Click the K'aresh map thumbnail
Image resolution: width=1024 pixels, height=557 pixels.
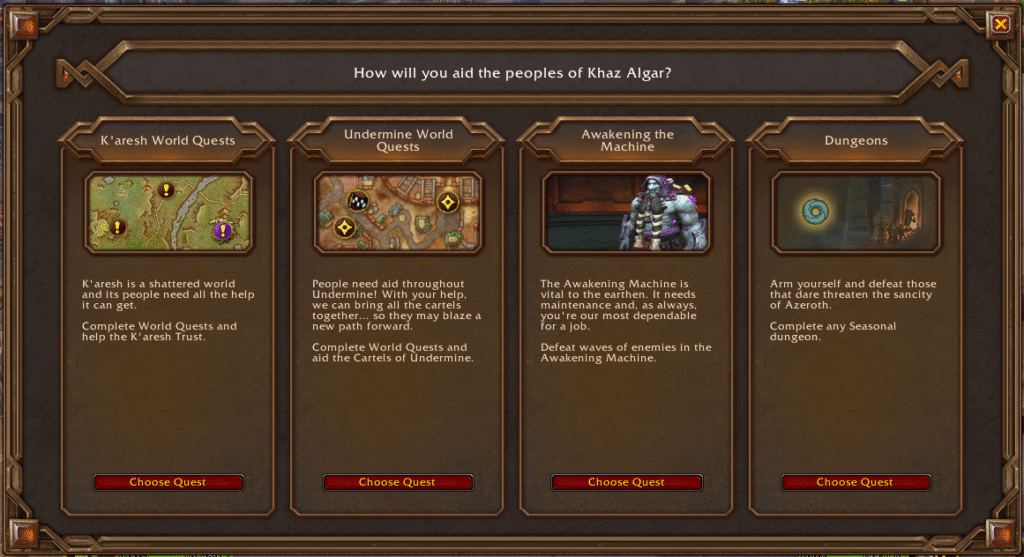[x=168, y=212]
